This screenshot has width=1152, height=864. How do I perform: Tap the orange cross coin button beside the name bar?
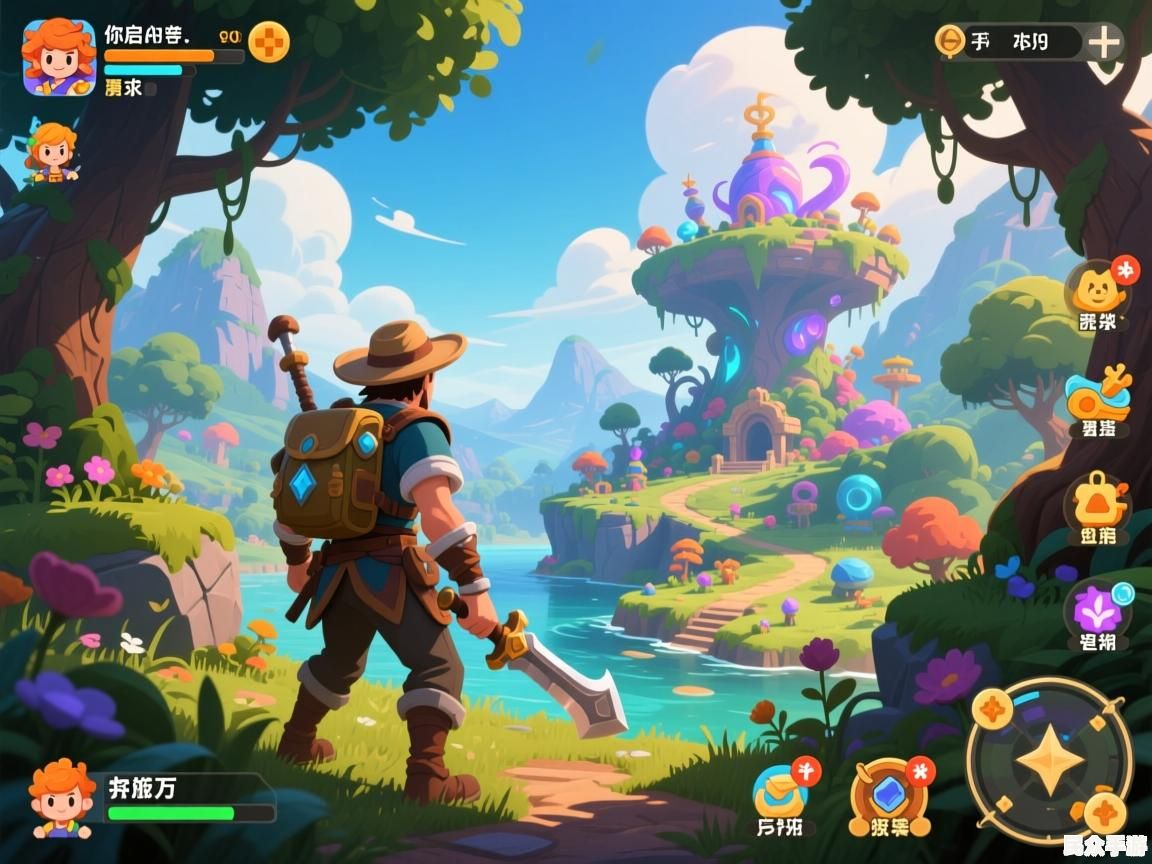(268, 42)
